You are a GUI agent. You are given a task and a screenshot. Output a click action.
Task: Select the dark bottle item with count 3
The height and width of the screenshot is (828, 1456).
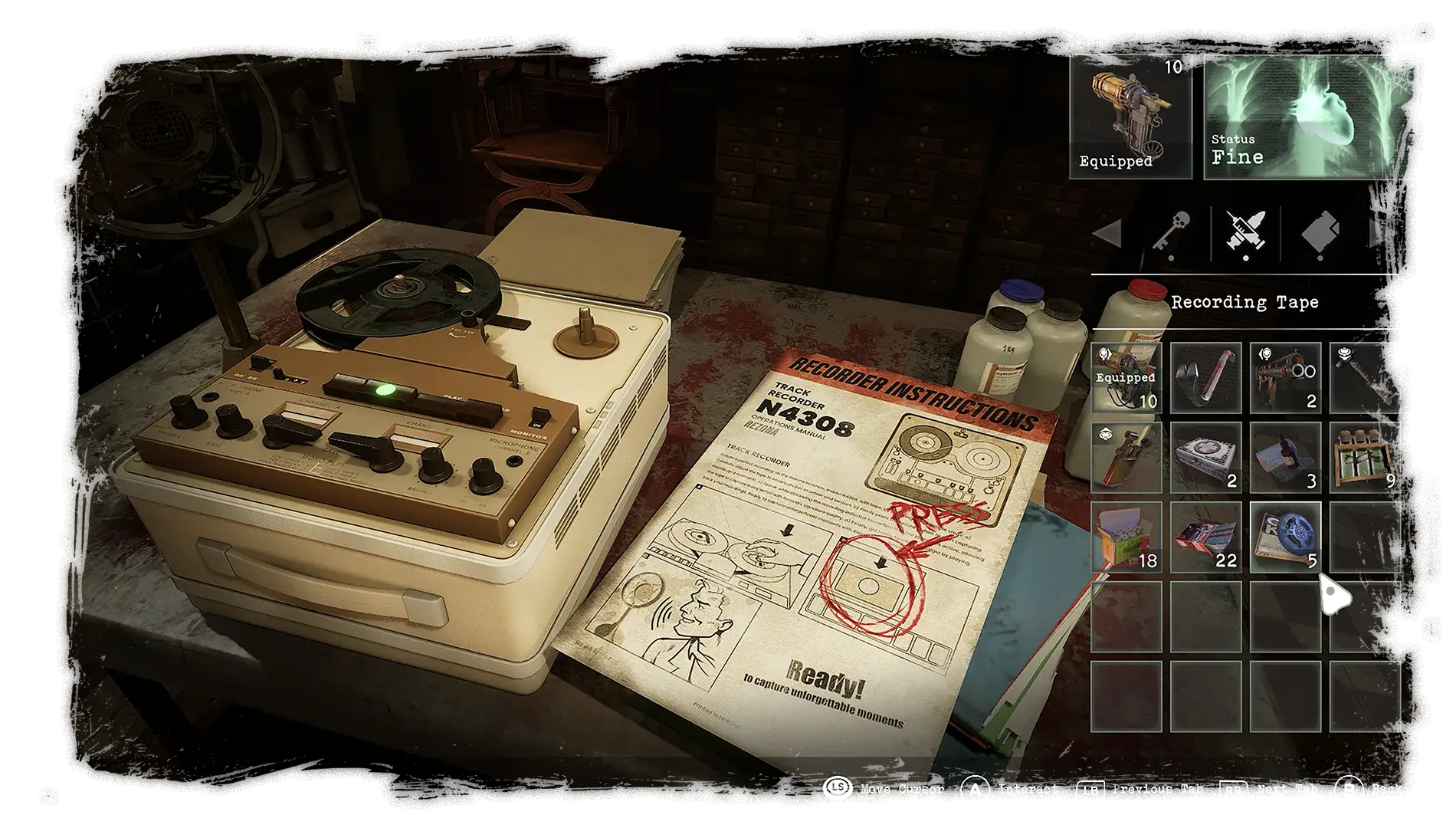(1285, 458)
